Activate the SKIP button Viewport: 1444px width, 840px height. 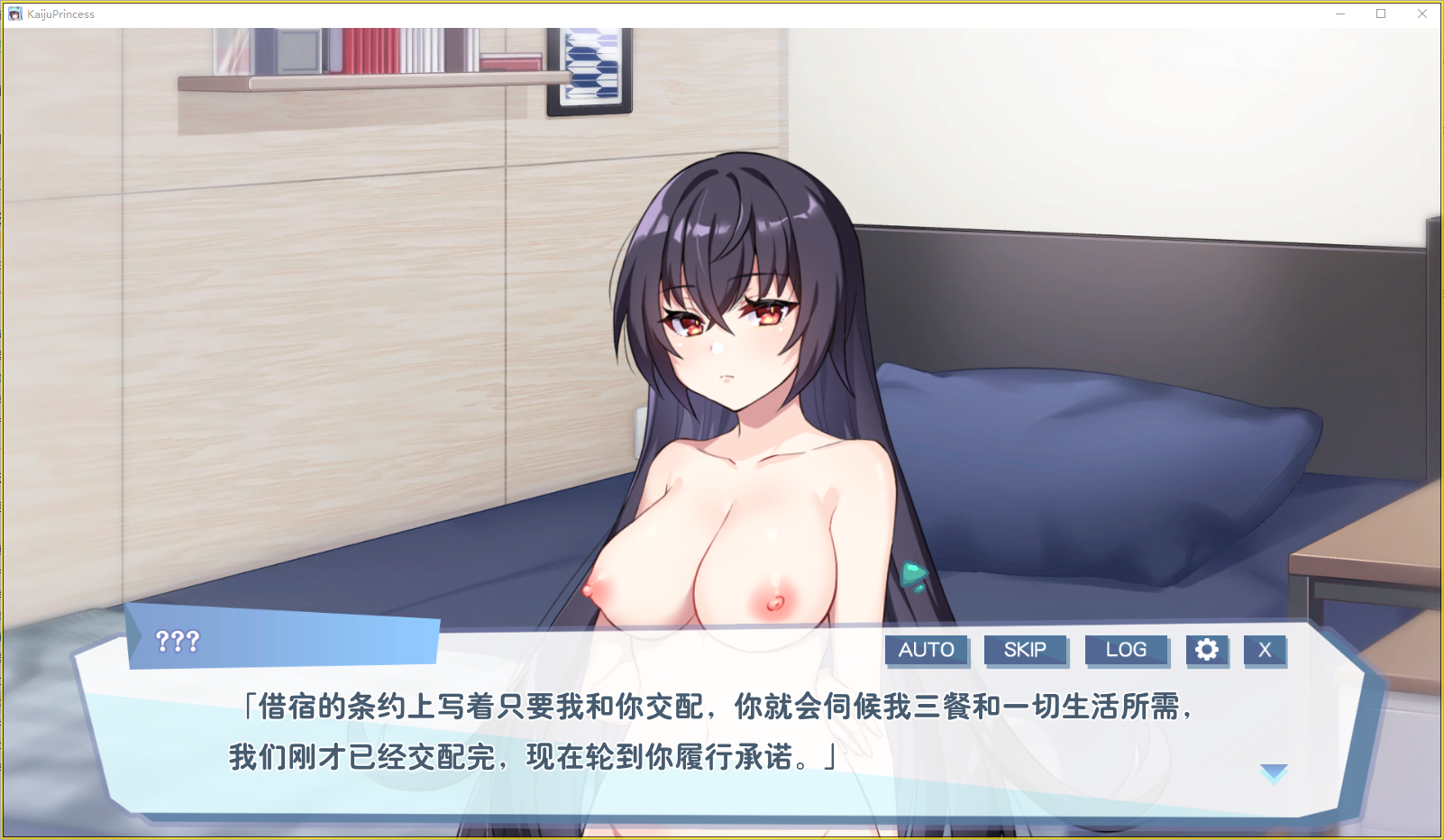tap(1025, 650)
